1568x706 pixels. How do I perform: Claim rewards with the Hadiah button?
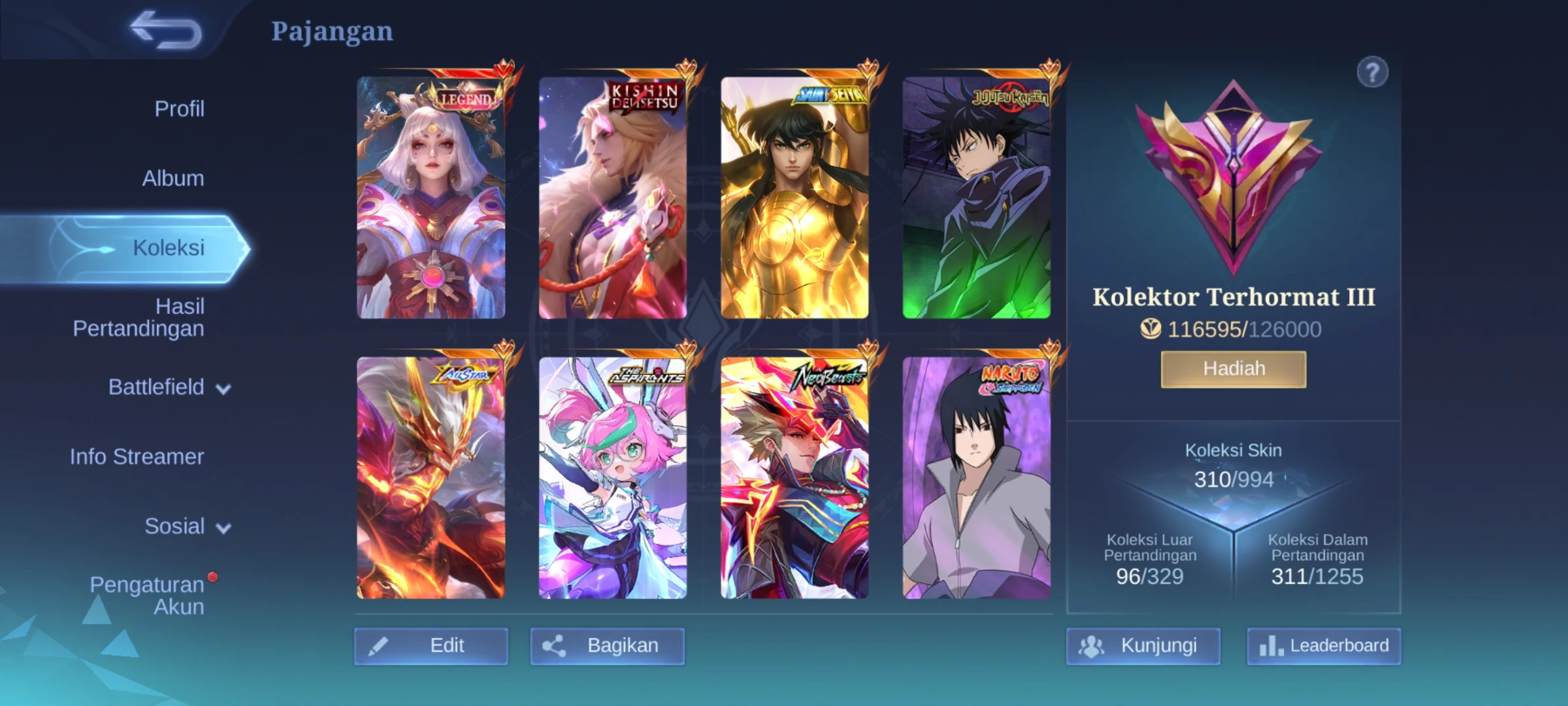(1233, 369)
